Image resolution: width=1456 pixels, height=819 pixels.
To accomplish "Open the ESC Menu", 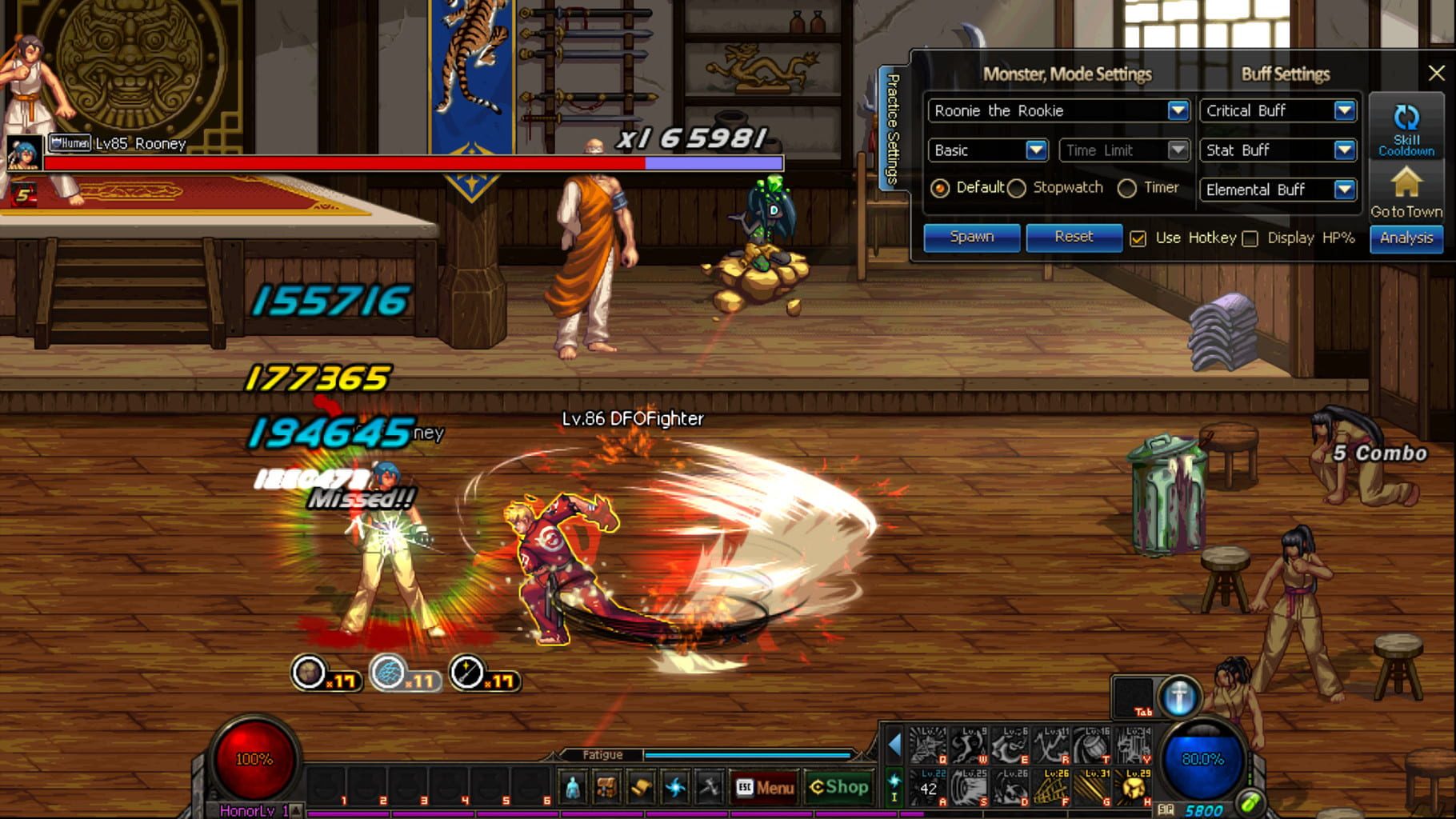I will click(762, 787).
